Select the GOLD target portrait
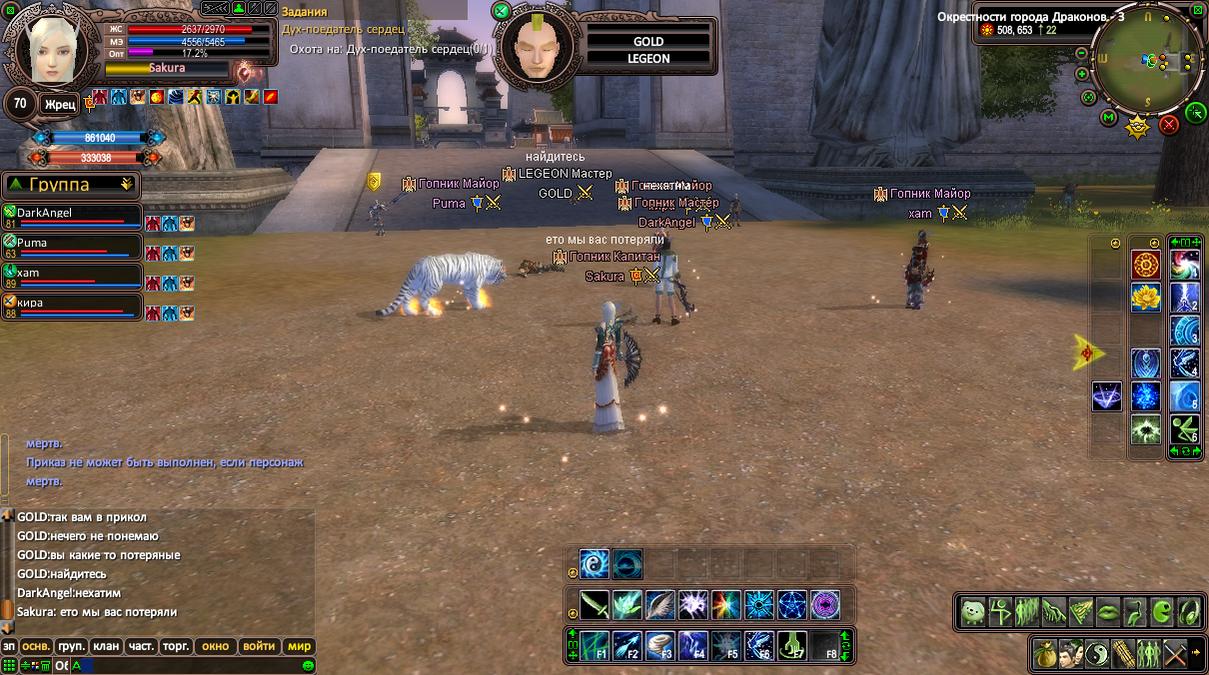This screenshot has height=675, width=1209. (536, 48)
